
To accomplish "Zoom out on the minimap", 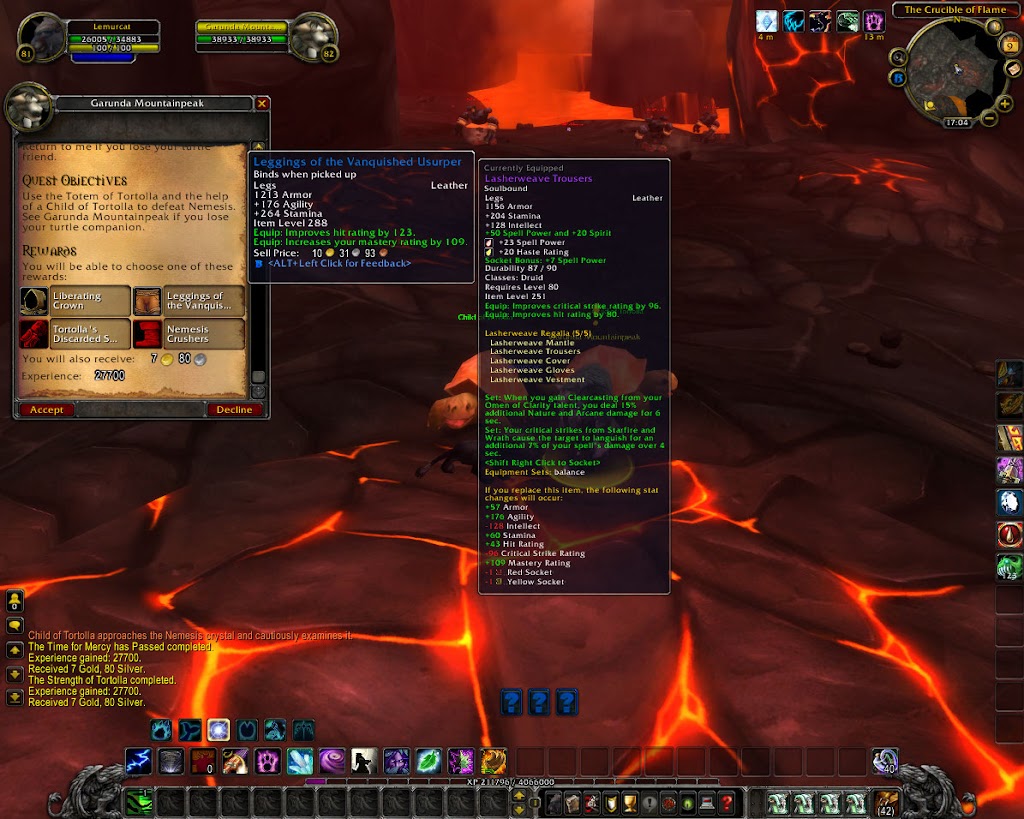I will (989, 118).
